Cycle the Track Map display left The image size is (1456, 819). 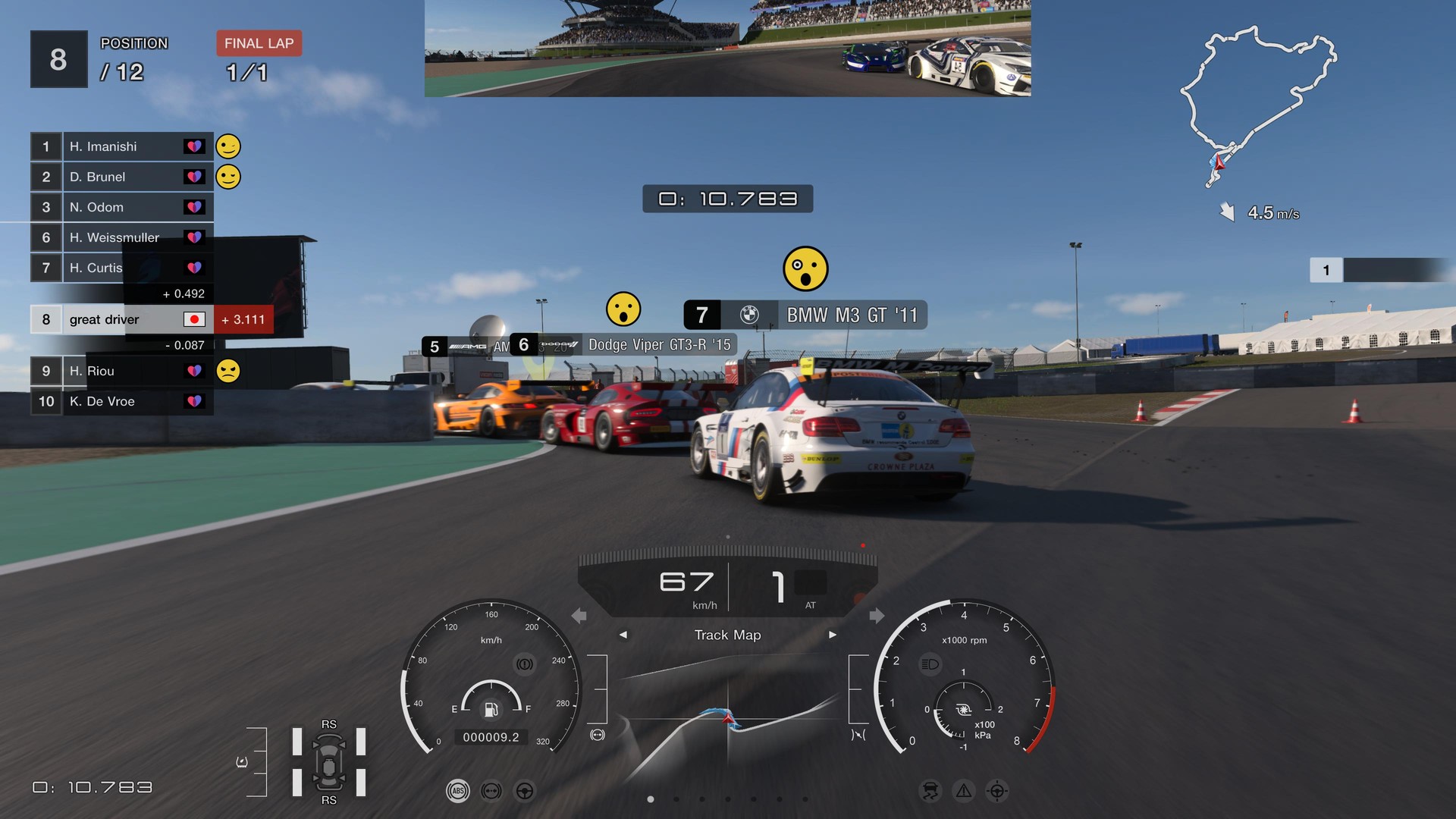coord(623,635)
